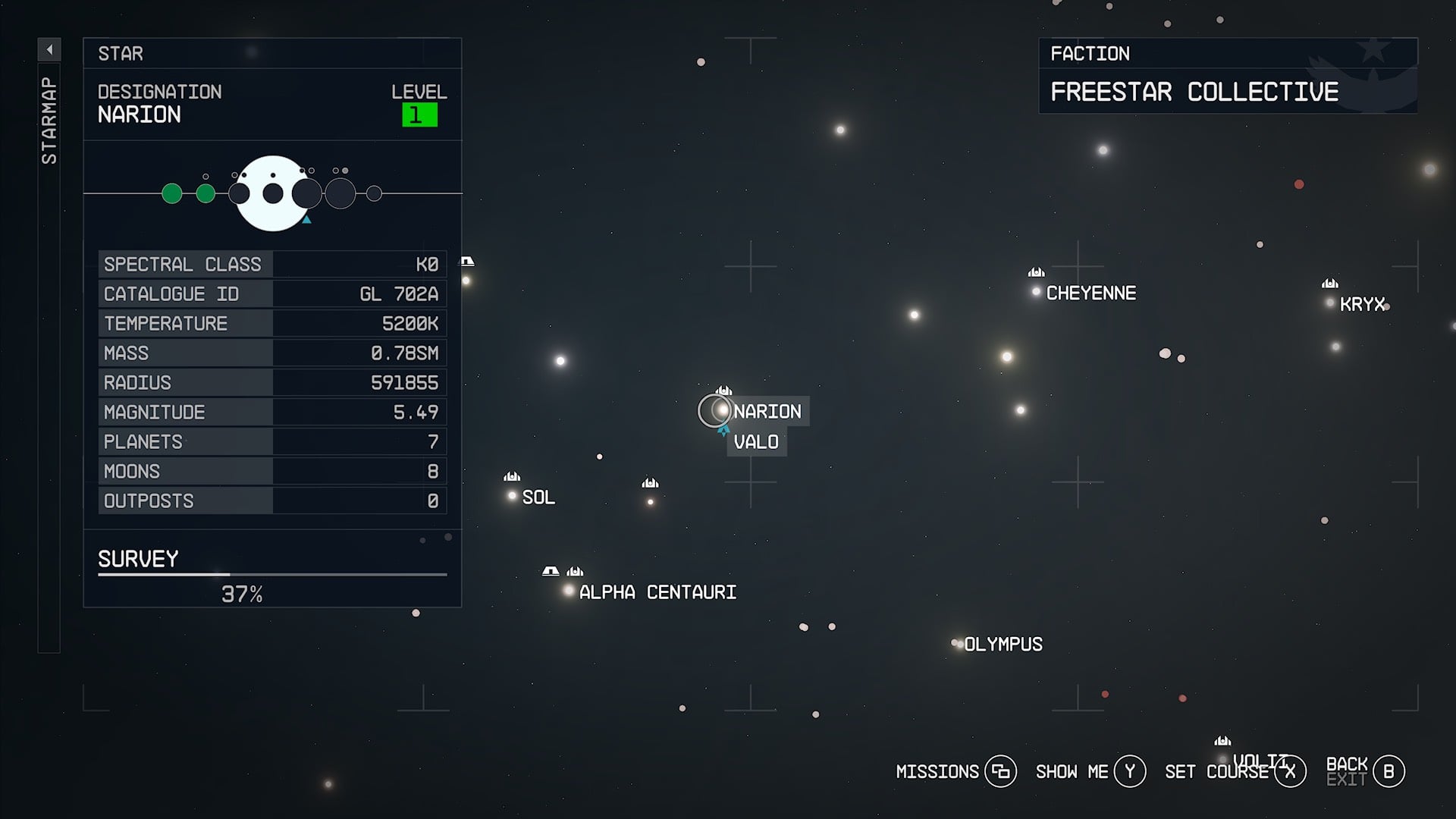Select the first green planet in star diagram
Screen dimensions: 1456x819
pyautogui.click(x=170, y=193)
